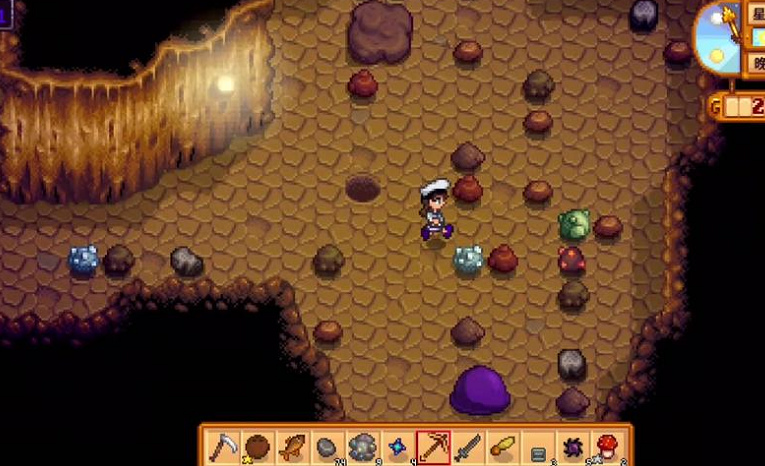This screenshot has width=765, height=466.
Task: Pick the grey stone stack
Action: [x=329, y=446]
